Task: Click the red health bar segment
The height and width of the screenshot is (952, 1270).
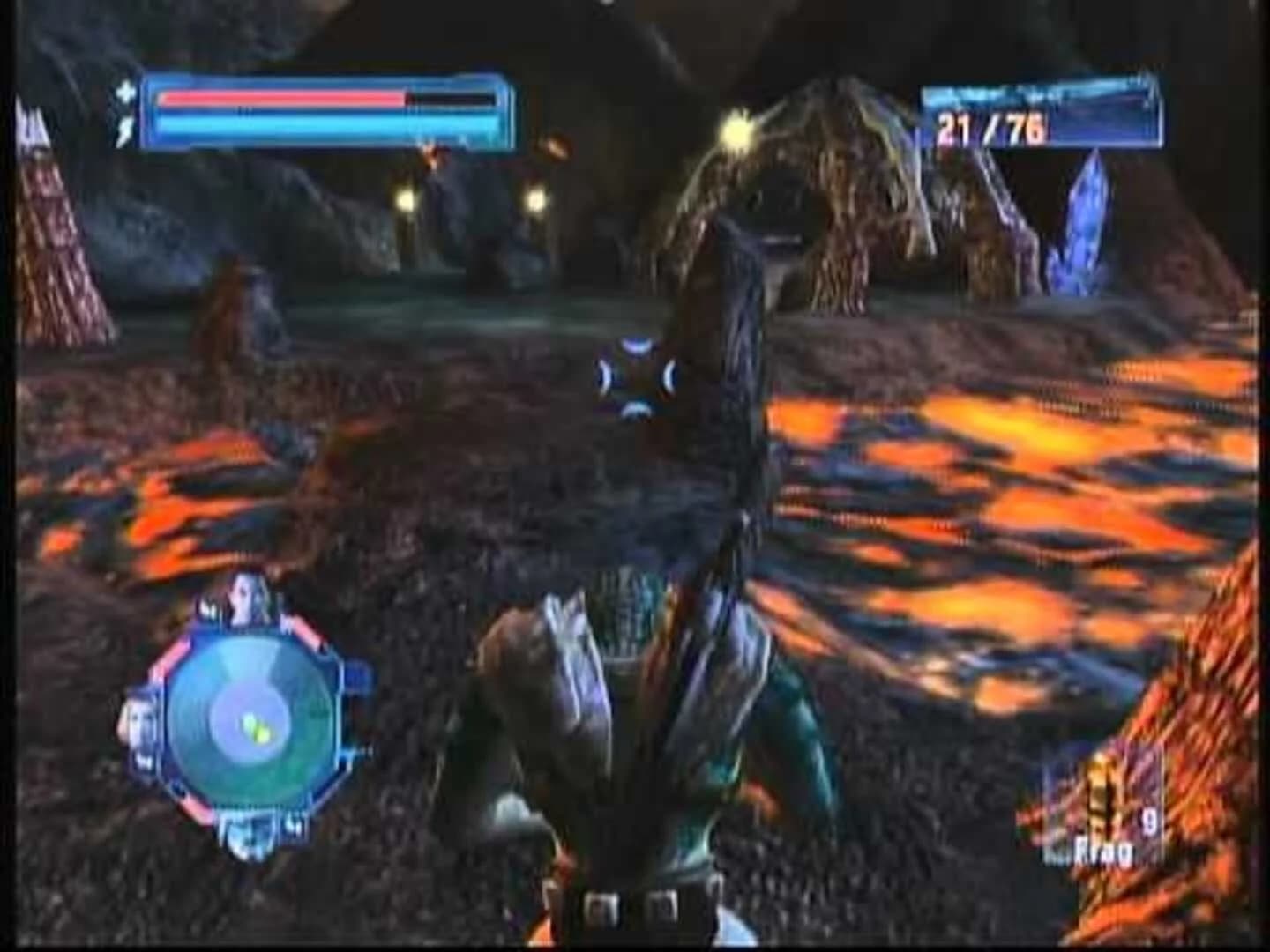Action: (273, 99)
